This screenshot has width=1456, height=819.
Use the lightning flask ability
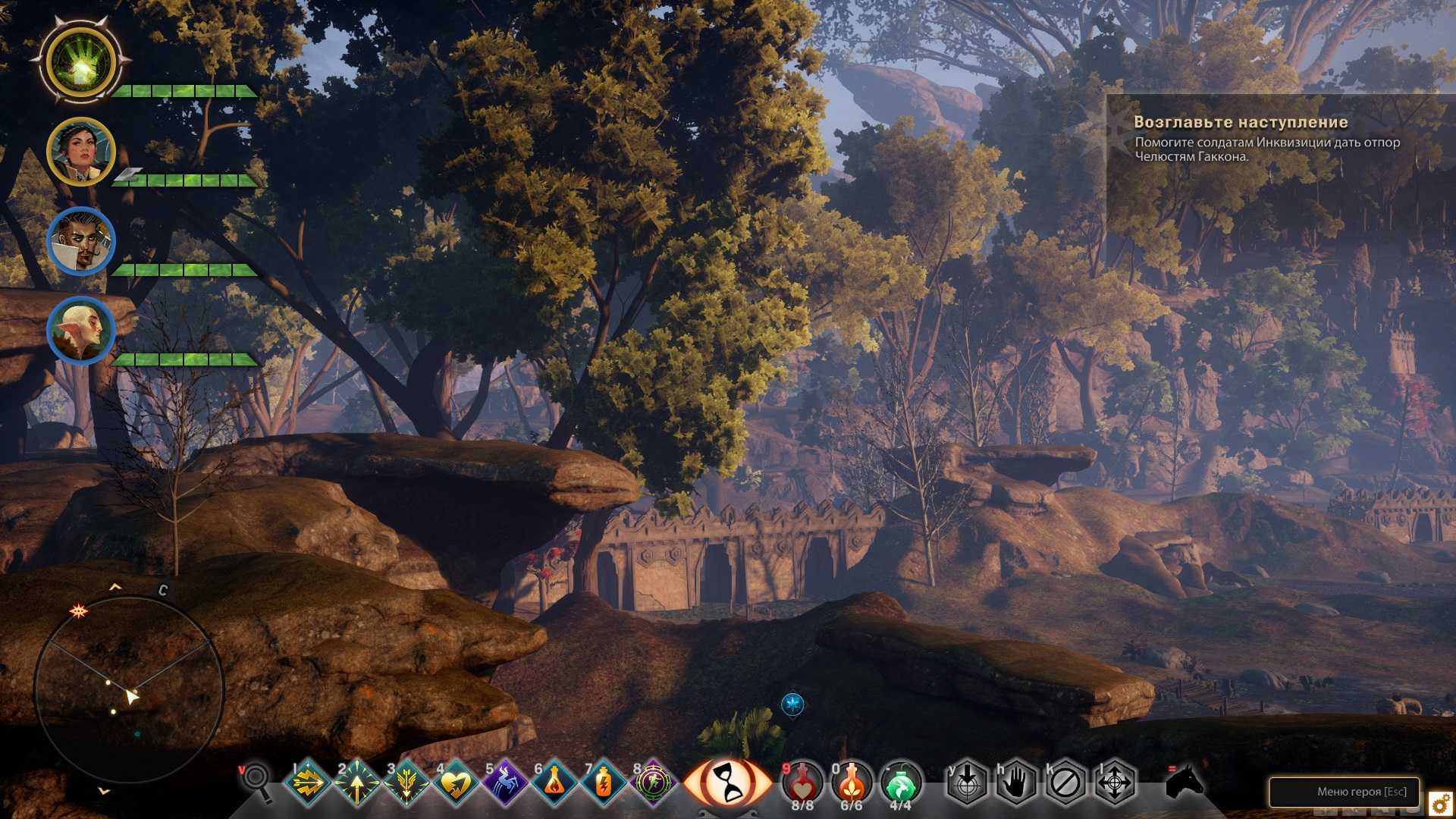pyautogui.click(x=604, y=783)
